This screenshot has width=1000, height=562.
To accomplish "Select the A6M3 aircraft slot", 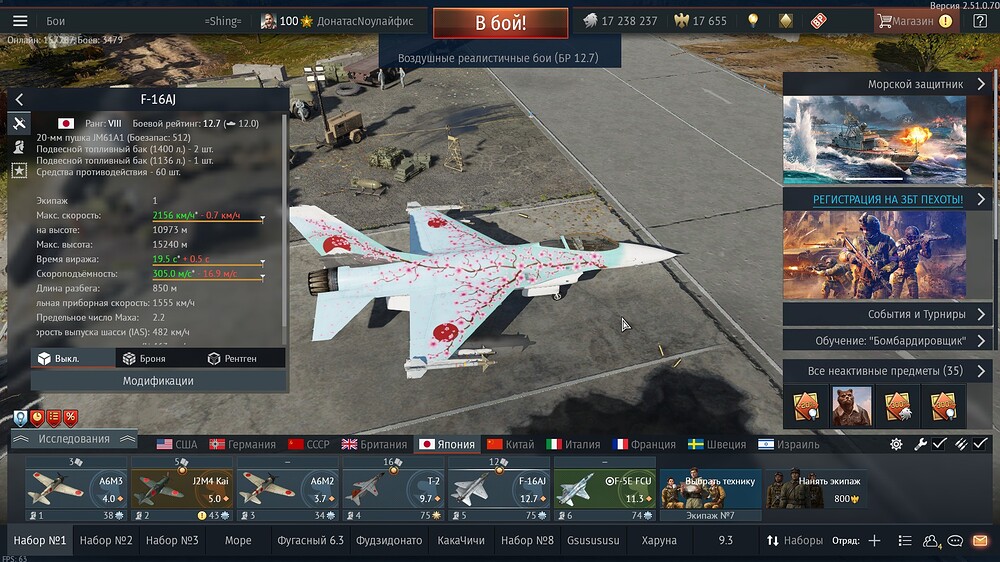I will pos(76,490).
